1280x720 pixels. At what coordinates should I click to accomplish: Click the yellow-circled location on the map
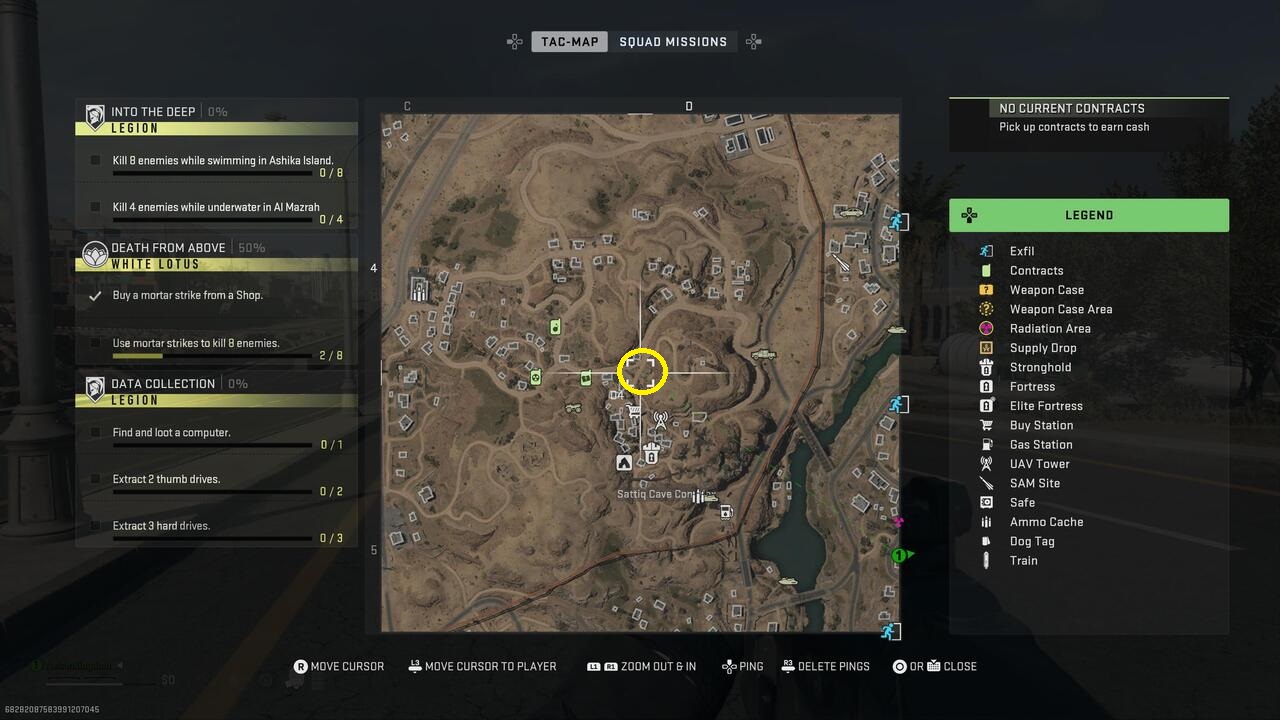click(642, 371)
